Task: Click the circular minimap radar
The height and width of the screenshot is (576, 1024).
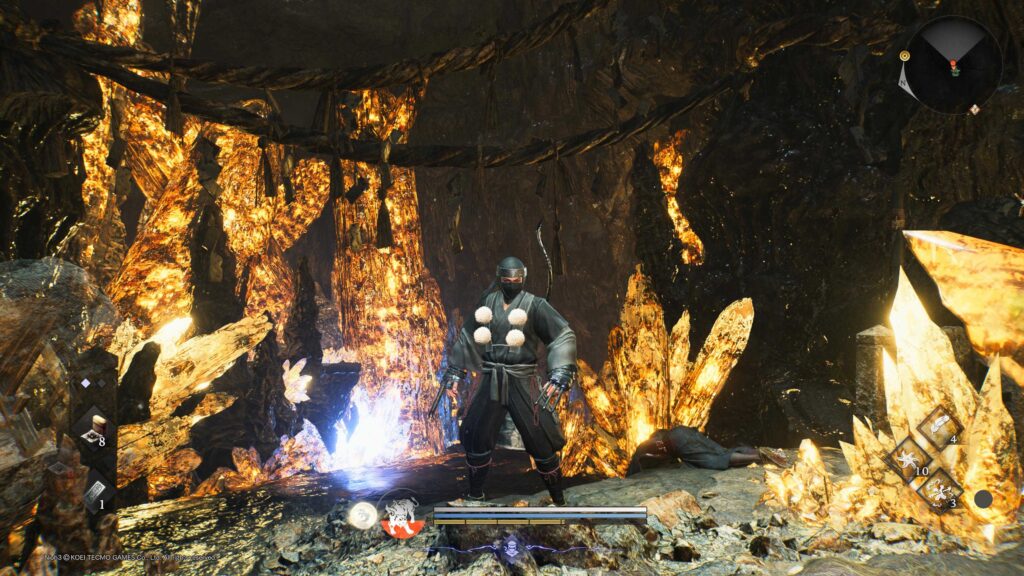Action: tap(953, 65)
